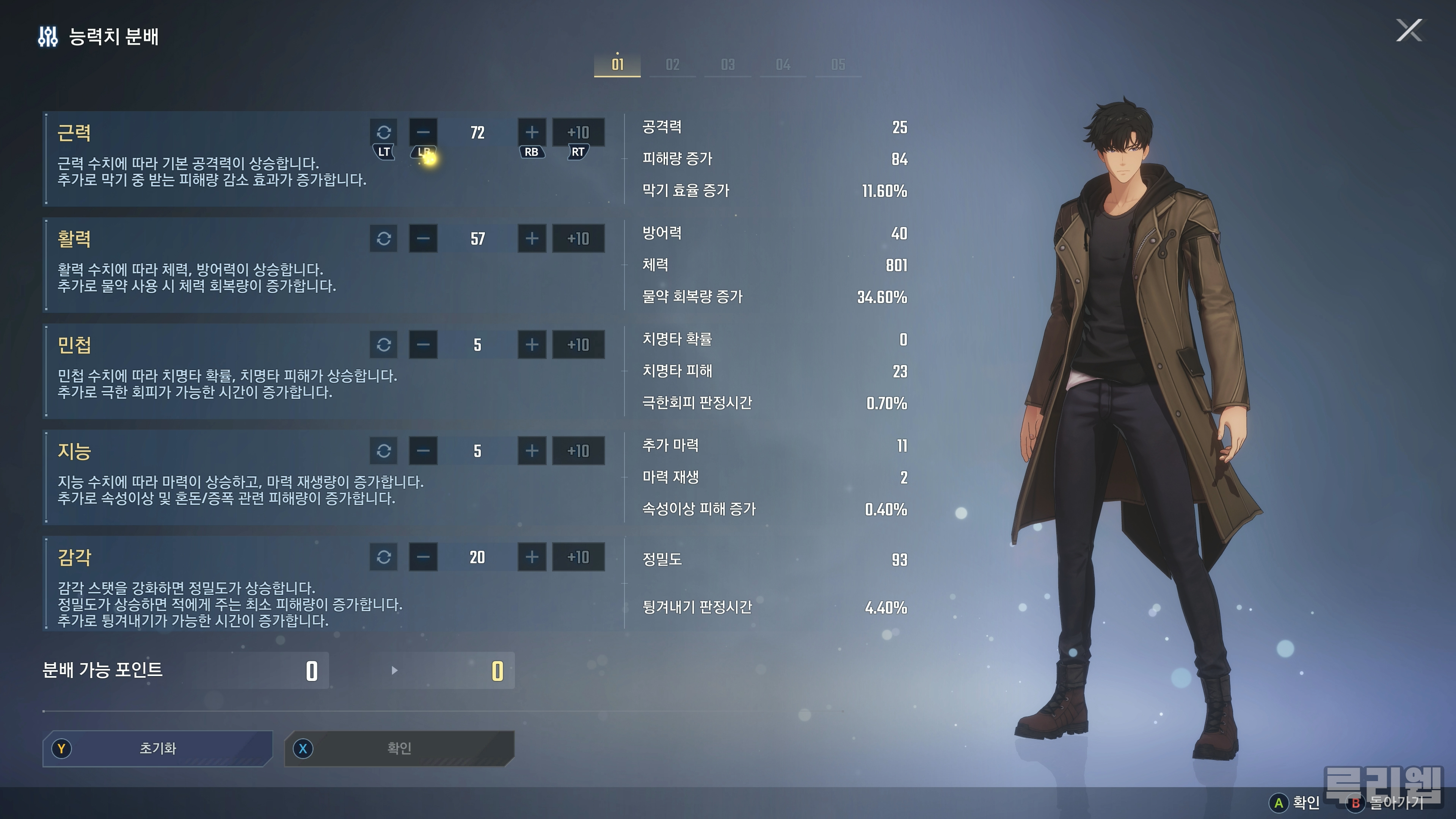Reset the 감각 stat allocation
Image resolution: width=1456 pixels, height=819 pixels.
(x=384, y=557)
